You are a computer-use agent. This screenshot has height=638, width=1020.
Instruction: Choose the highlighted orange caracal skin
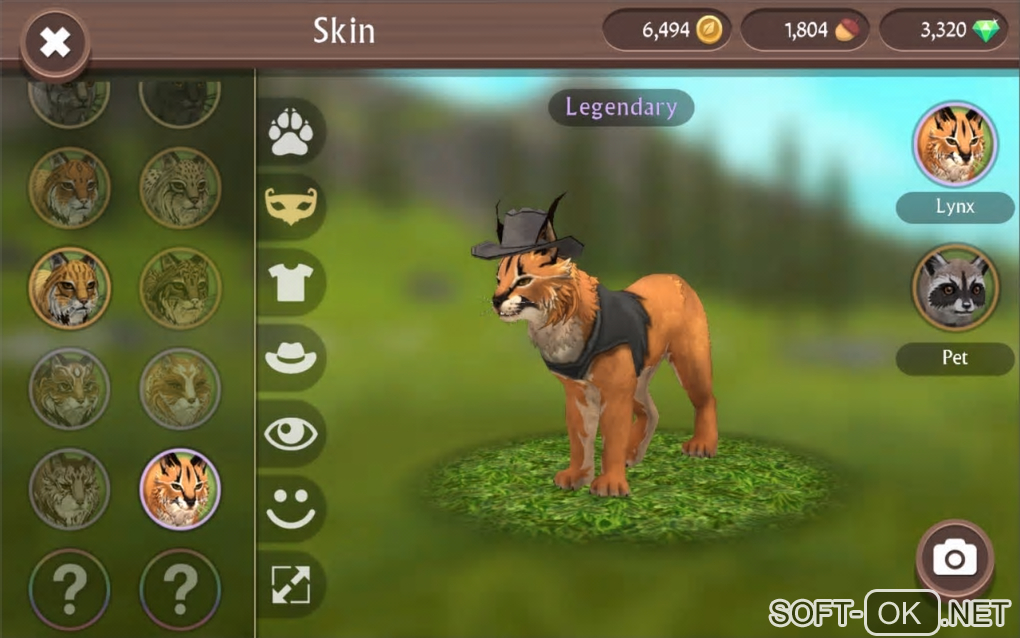(180, 488)
